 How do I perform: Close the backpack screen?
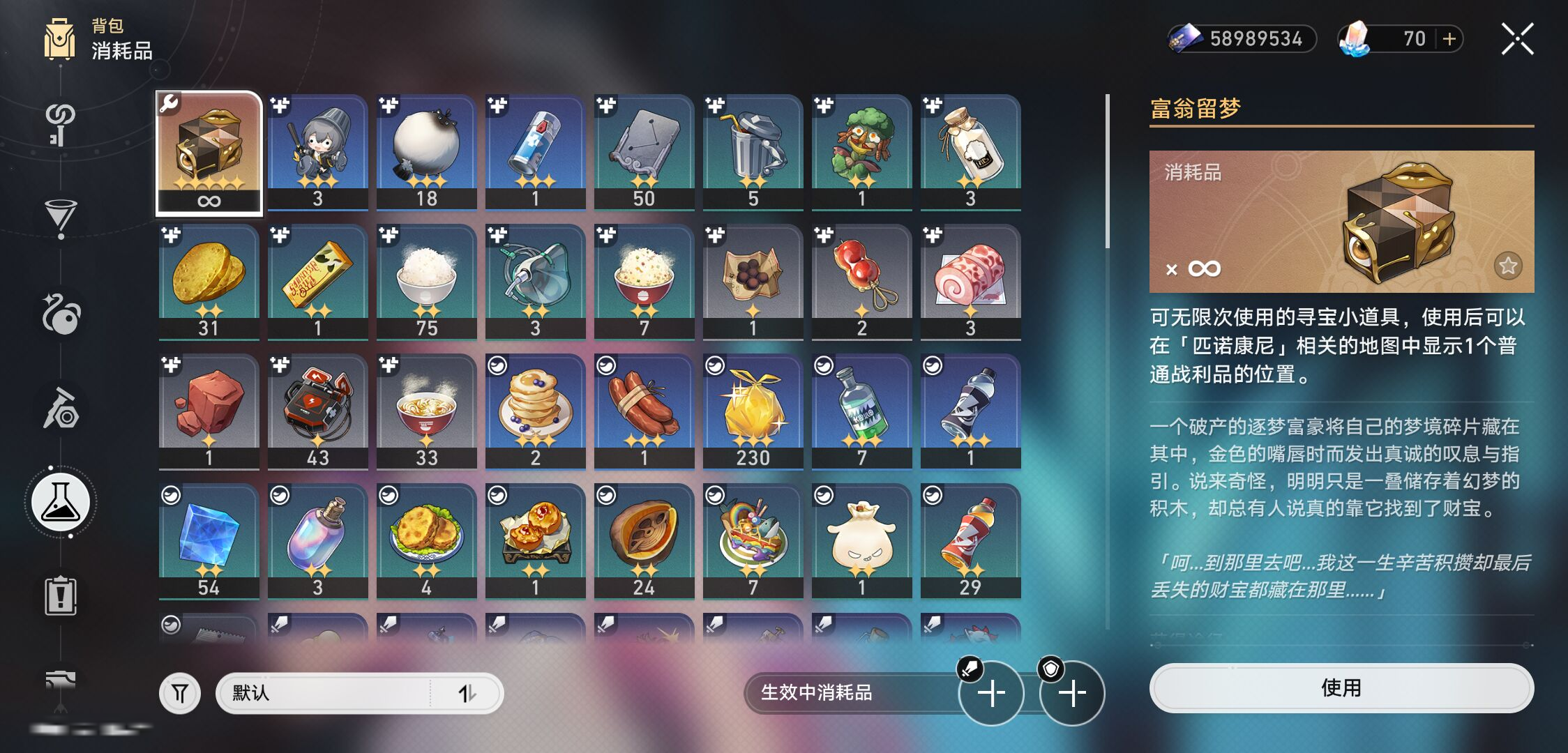coord(1517,39)
